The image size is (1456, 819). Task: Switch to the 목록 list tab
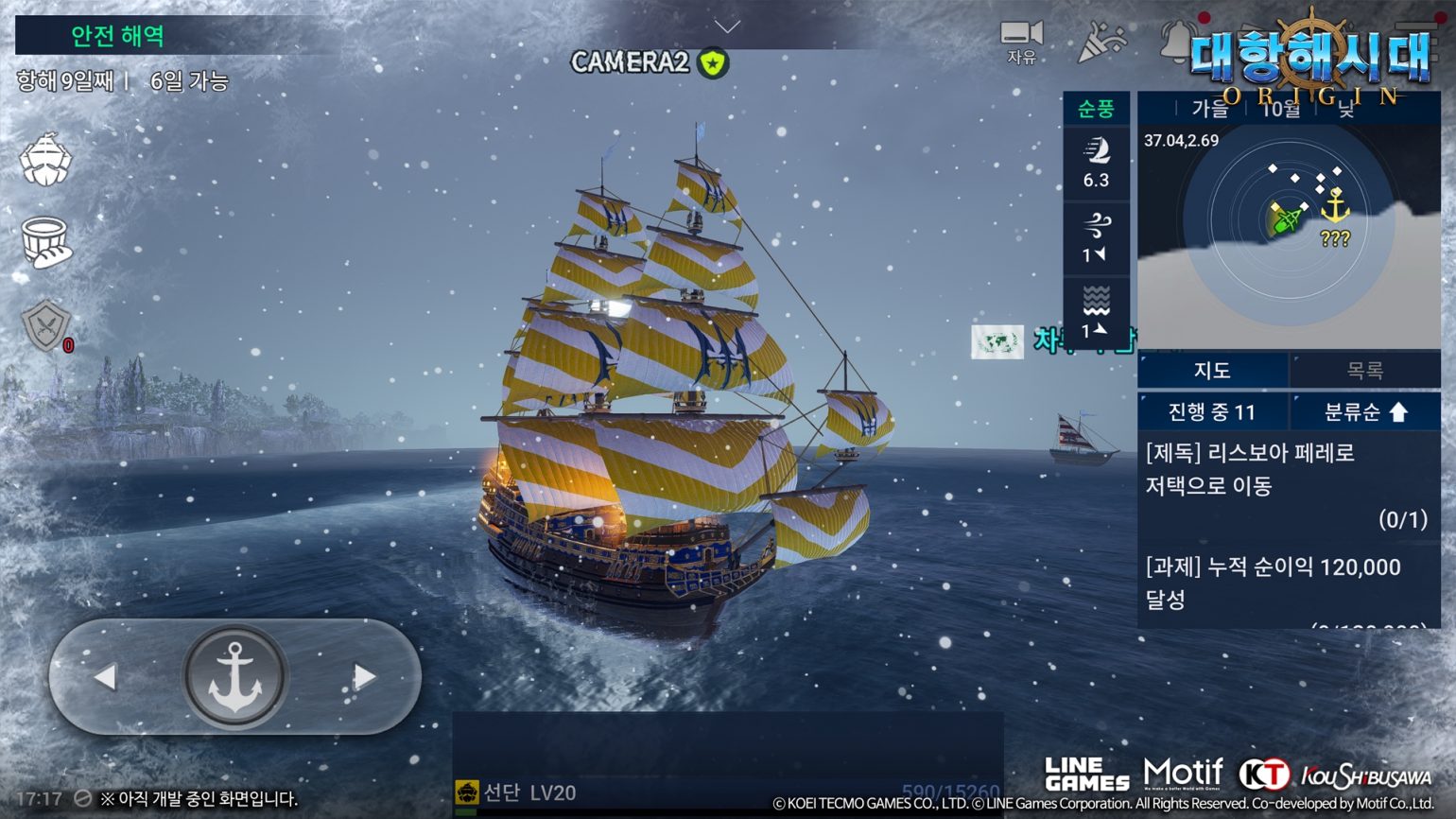point(1364,369)
